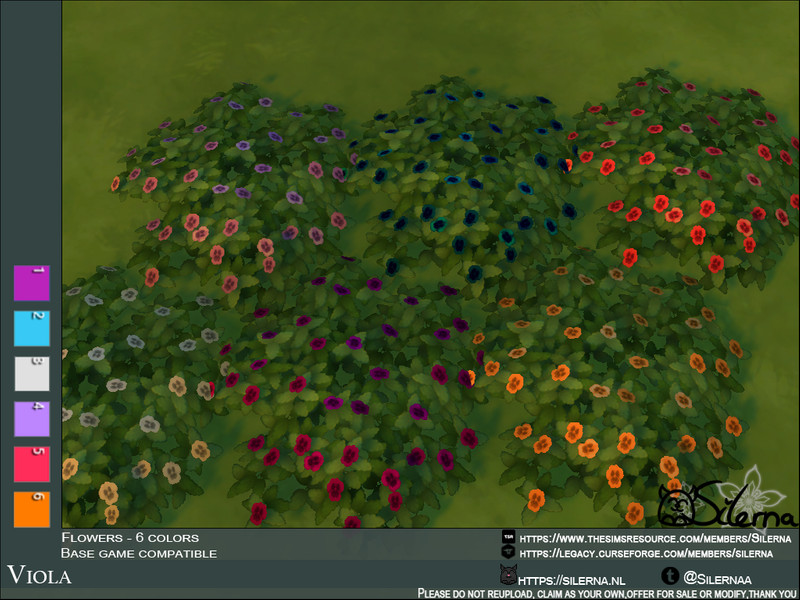Pick the orange color swatch numbered 6
800x600 pixels.
point(31,510)
